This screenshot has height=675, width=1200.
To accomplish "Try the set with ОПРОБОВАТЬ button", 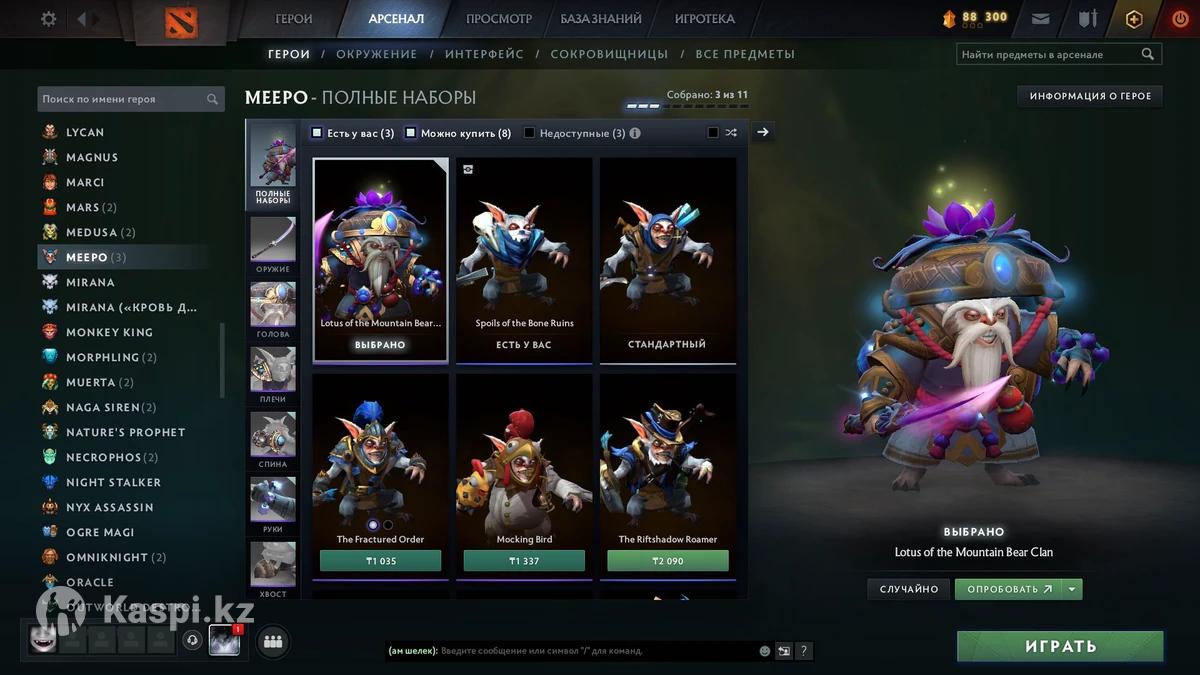I will [1008, 589].
